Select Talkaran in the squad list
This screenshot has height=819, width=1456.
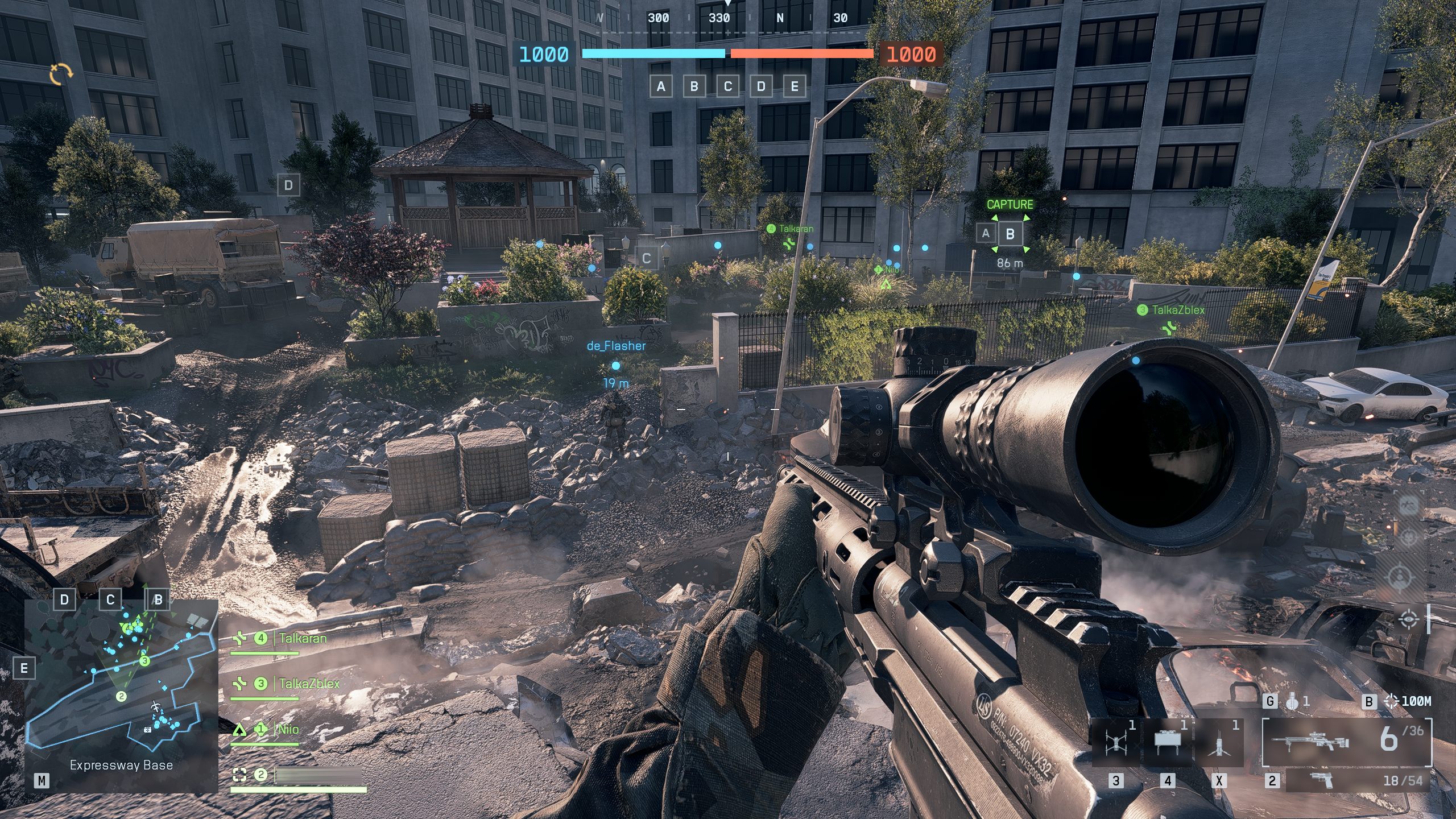(303, 639)
